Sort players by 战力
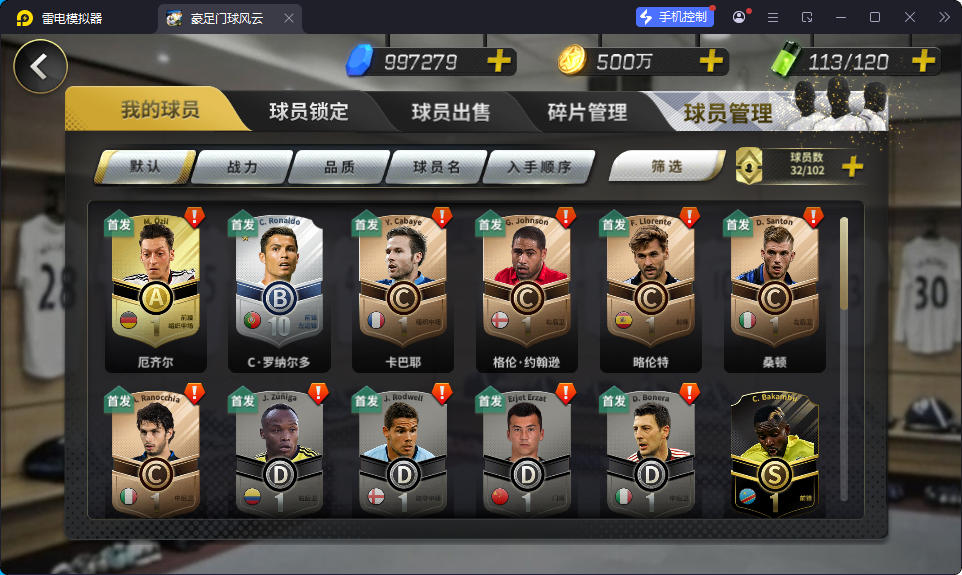The image size is (962, 575). click(242, 167)
